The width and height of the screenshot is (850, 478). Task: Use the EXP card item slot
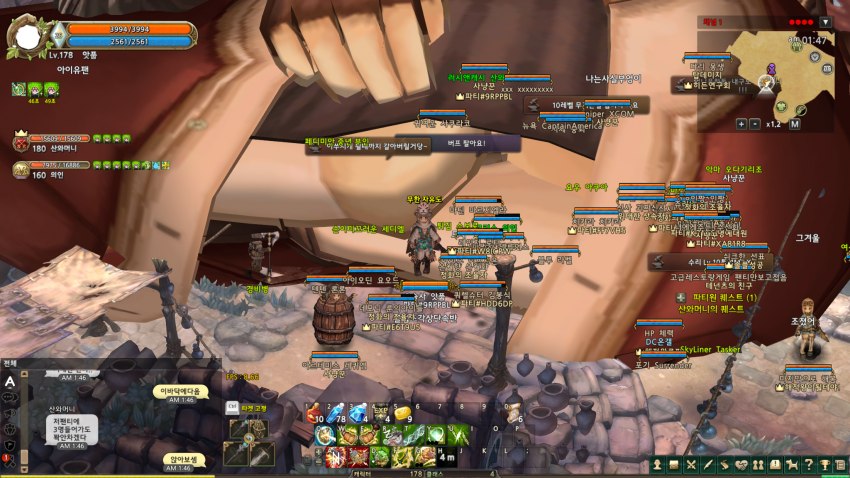[x=381, y=414]
